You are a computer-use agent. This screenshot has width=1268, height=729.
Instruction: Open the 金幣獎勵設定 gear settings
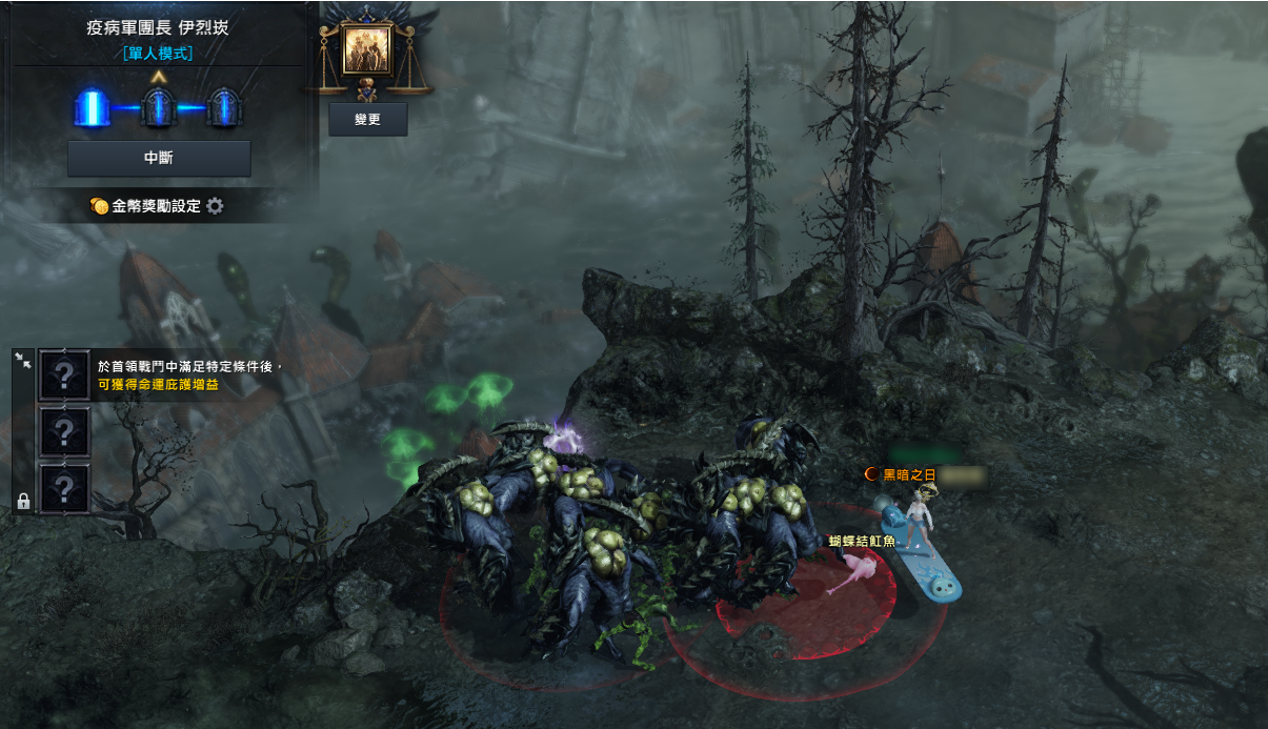click(x=215, y=206)
